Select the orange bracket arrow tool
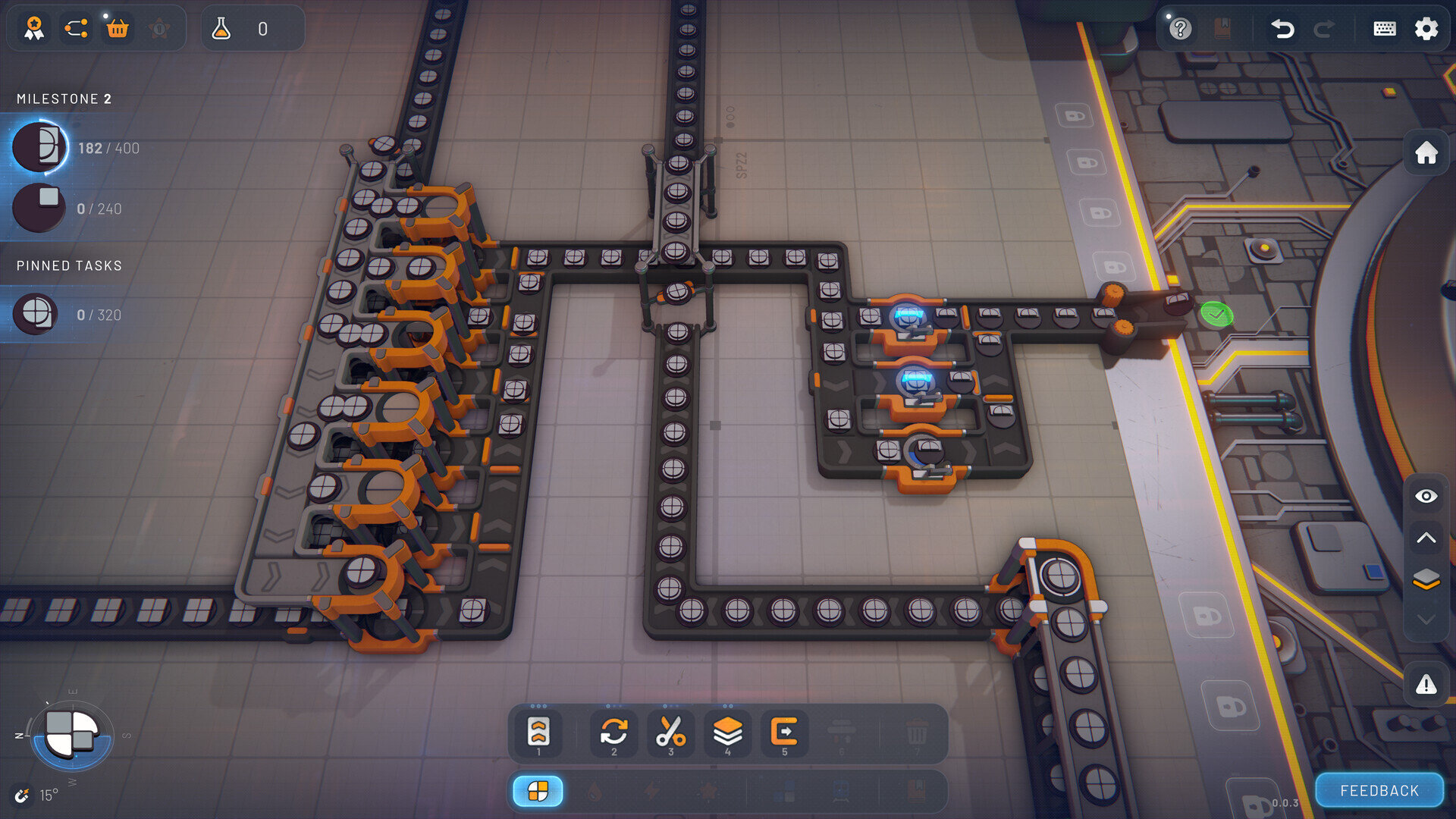The width and height of the screenshot is (1456, 819). click(x=784, y=733)
